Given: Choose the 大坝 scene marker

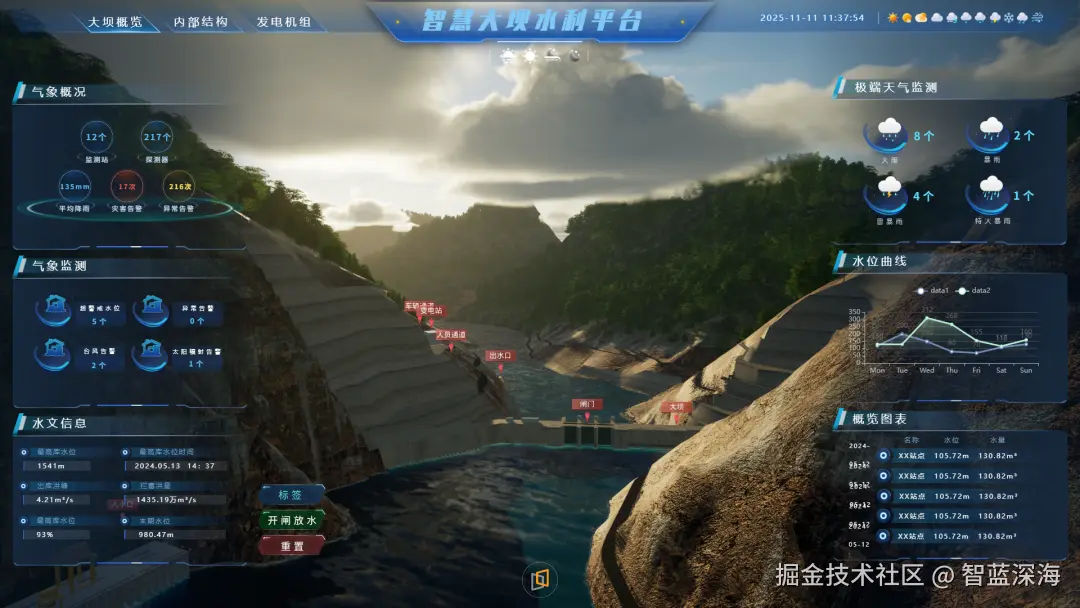Looking at the screenshot, I should pos(677,407).
